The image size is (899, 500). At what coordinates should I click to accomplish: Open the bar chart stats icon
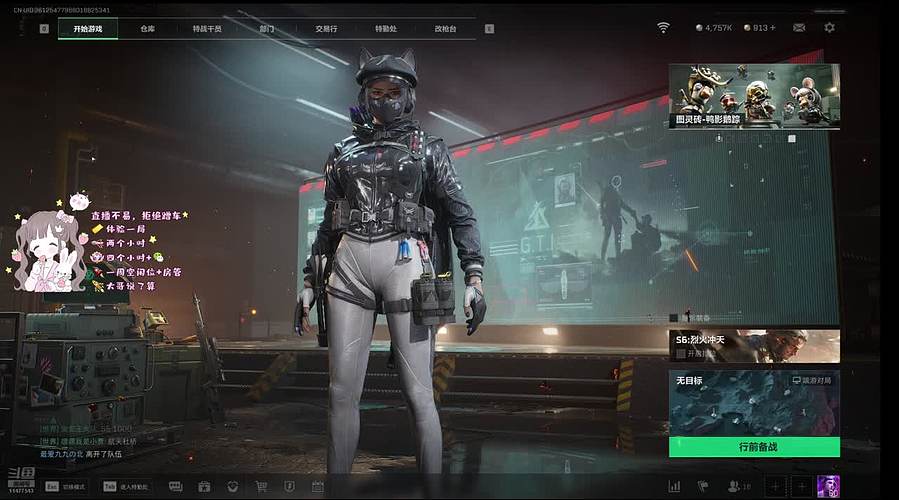click(x=674, y=487)
